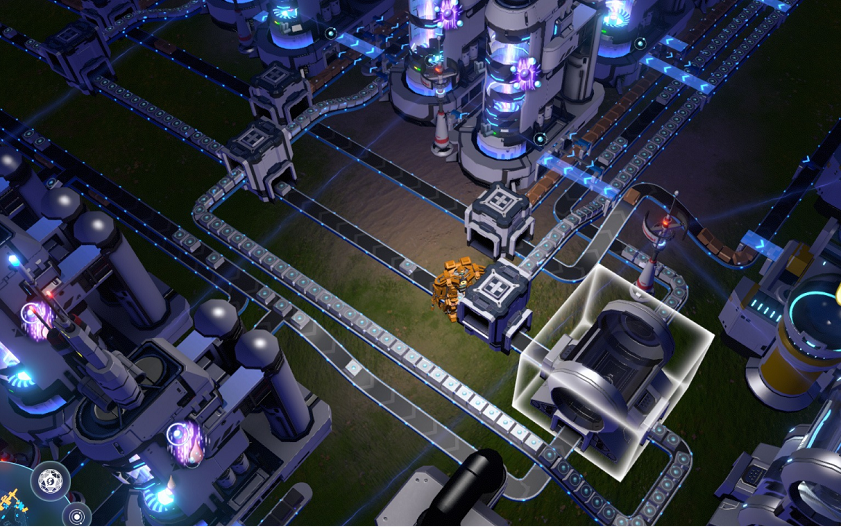Screen dimensions: 841x527
Task: Open the Dyson Sphere panel icon
Action: 50,481
